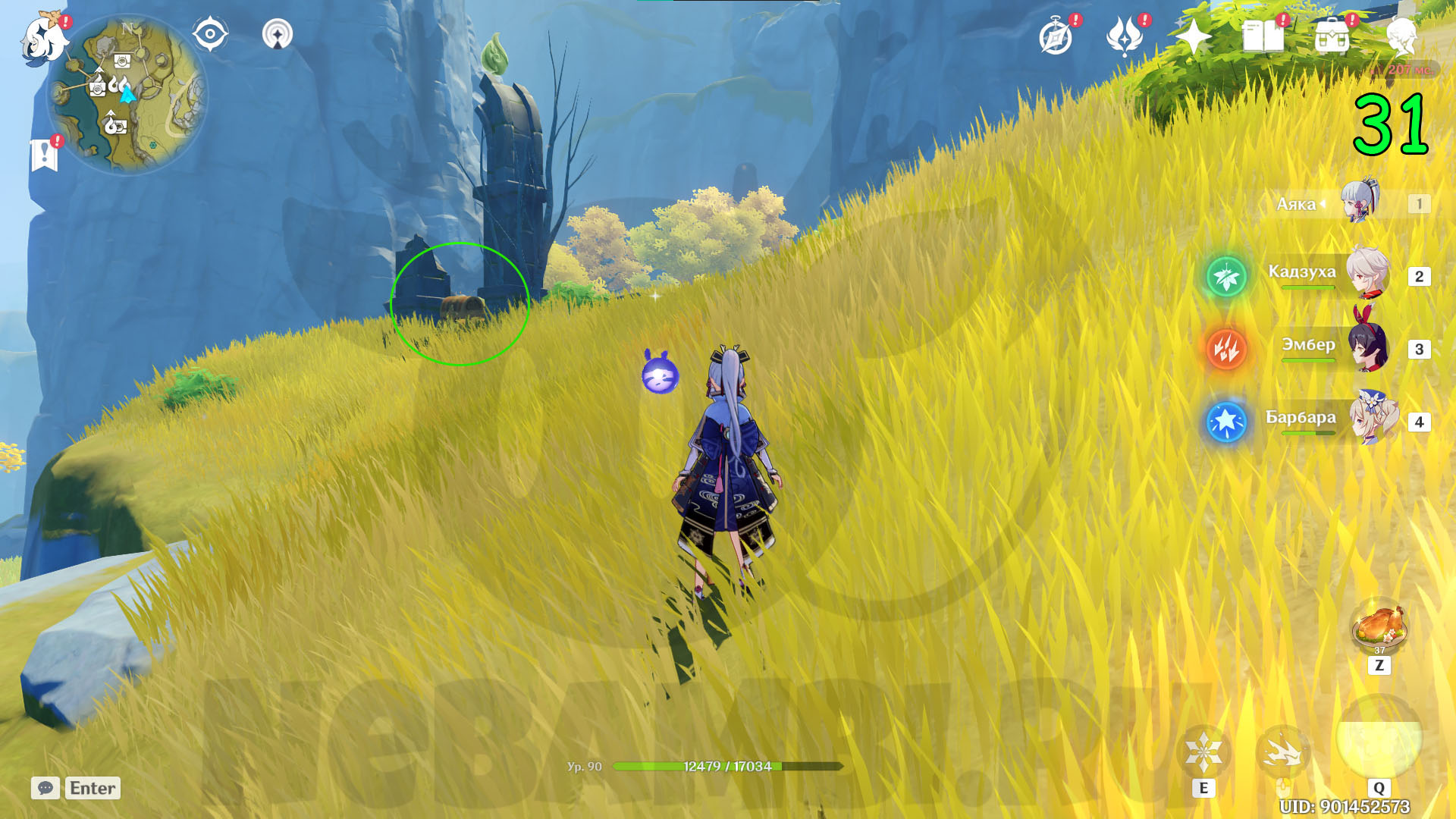Open the chat speech bubble
This screenshot has width=1456, height=819.
[x=45, y=788]
